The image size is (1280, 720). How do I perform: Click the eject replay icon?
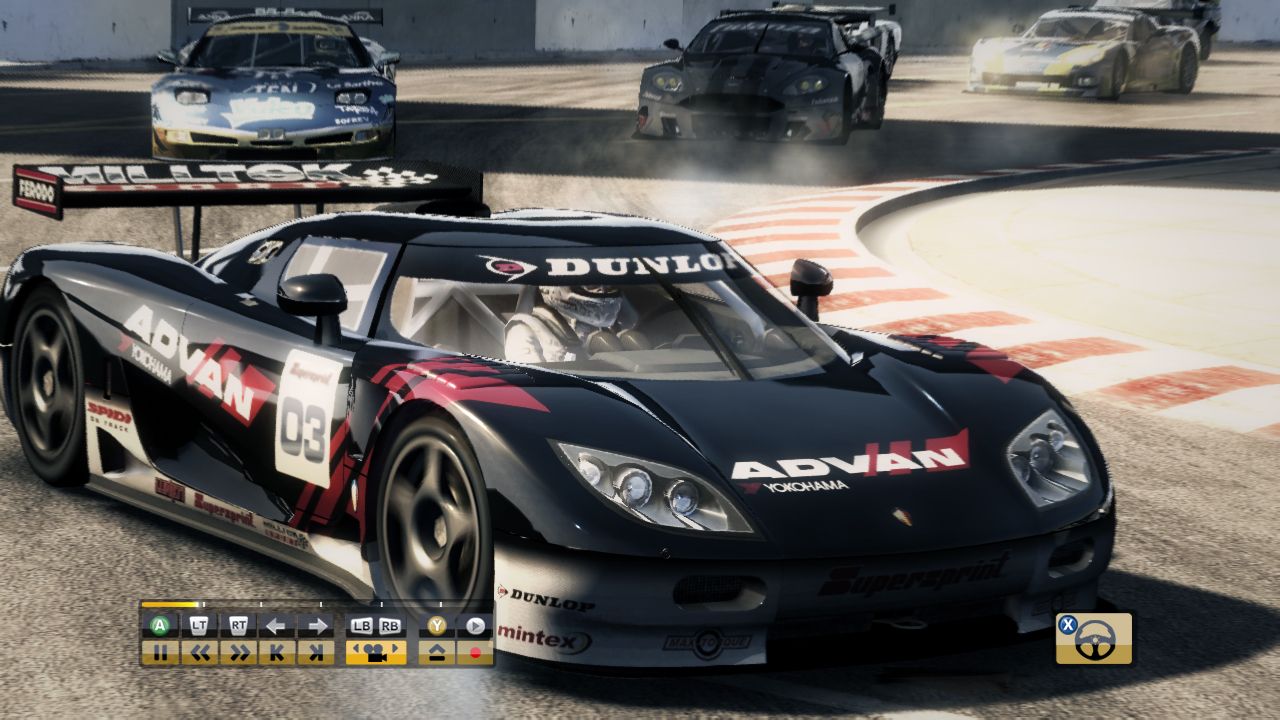tap(437, 652)
